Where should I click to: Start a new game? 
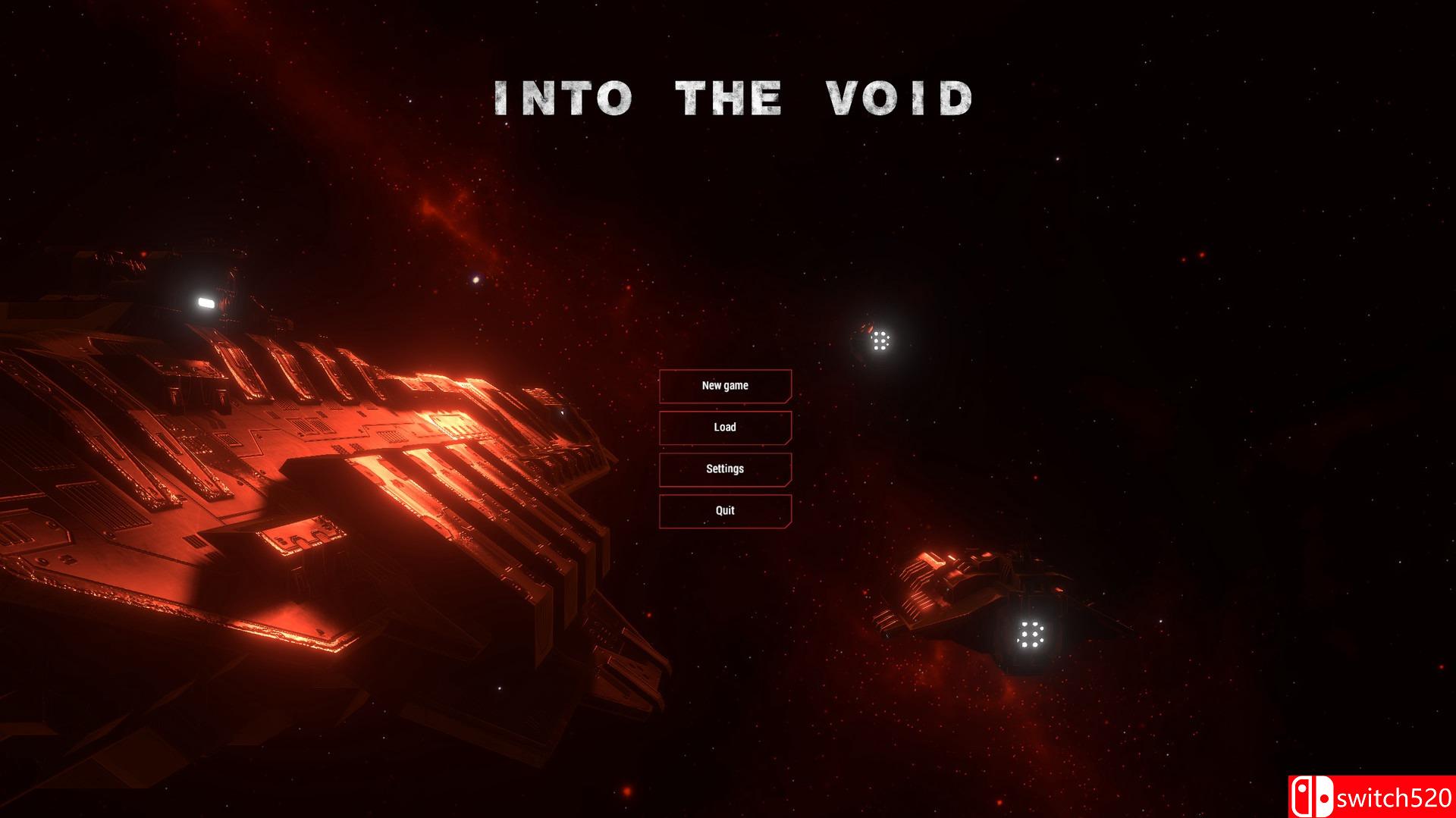click(725, 385)
